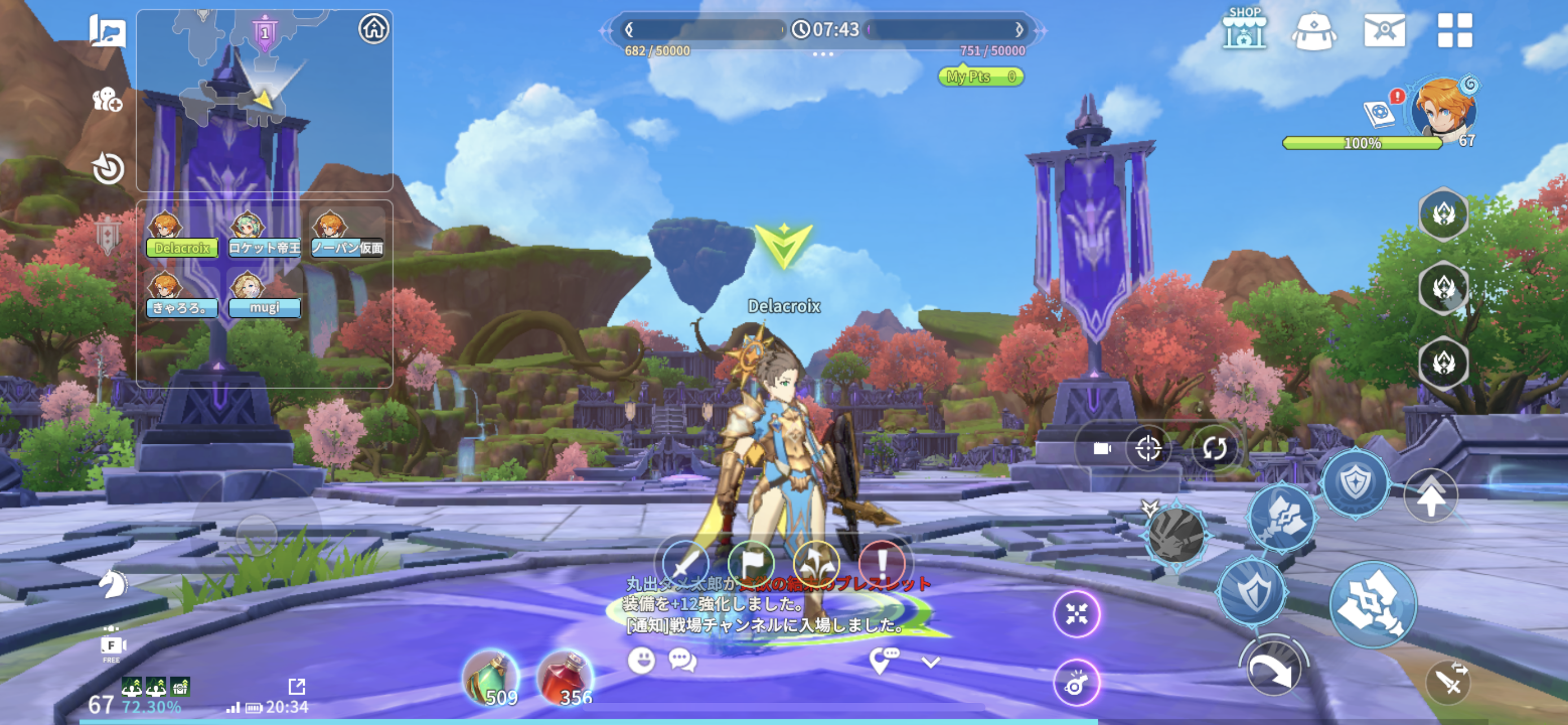This screenshot has width=1568, height=725.
Task: Mount using the horse icon
Action: tap(113, 583)
